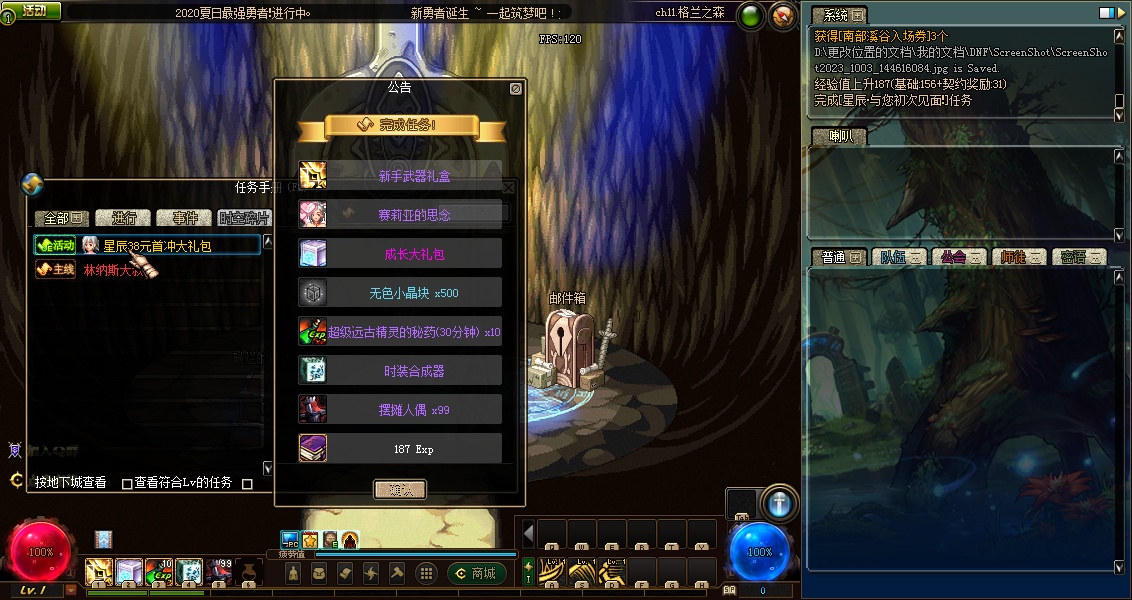Select the 密语 whisper tab

[x=1079, y=257]
